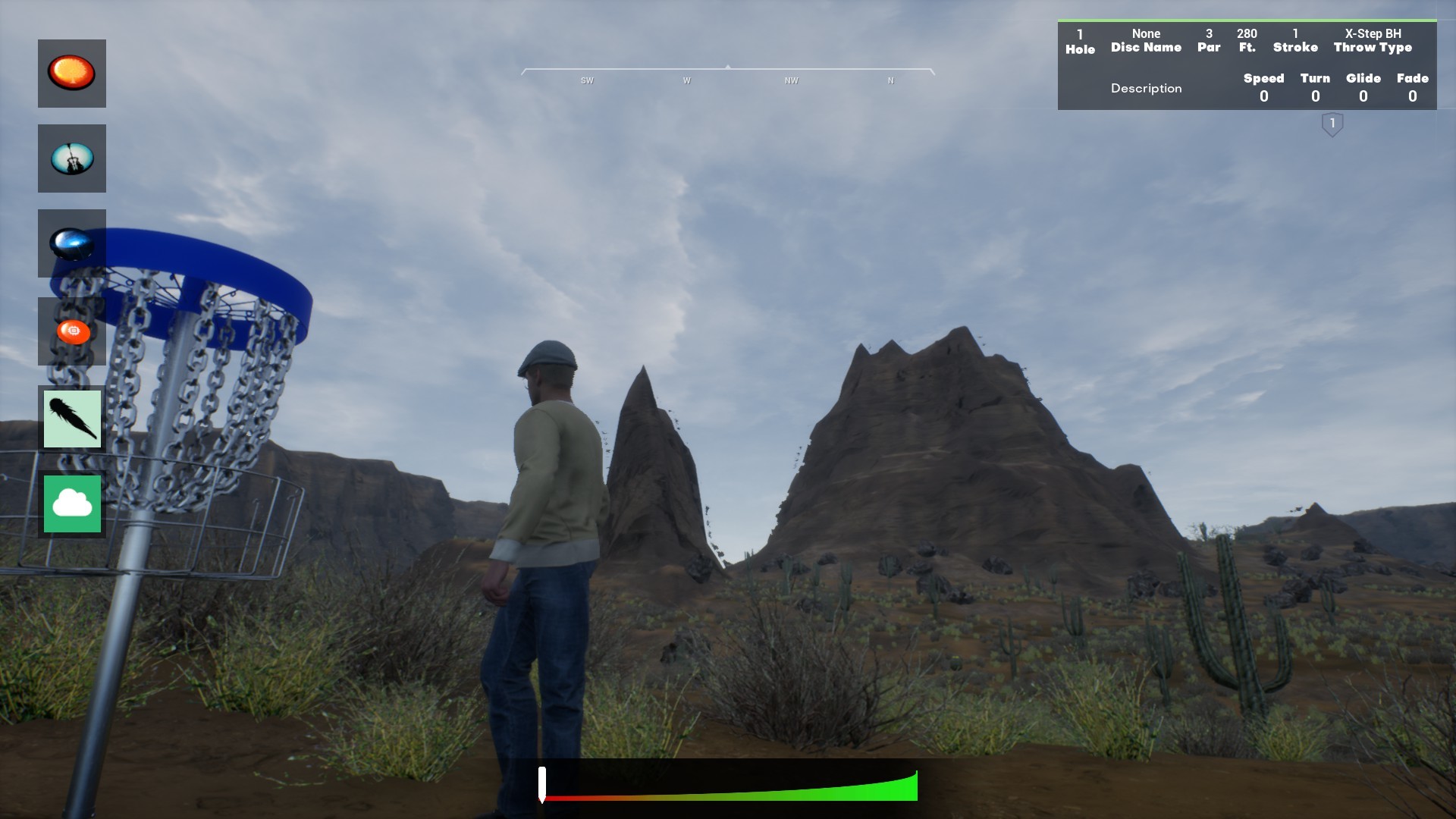Click the 280 Ft. distance label
Screen dimensions: 1456x819
tap(1247, 40)
